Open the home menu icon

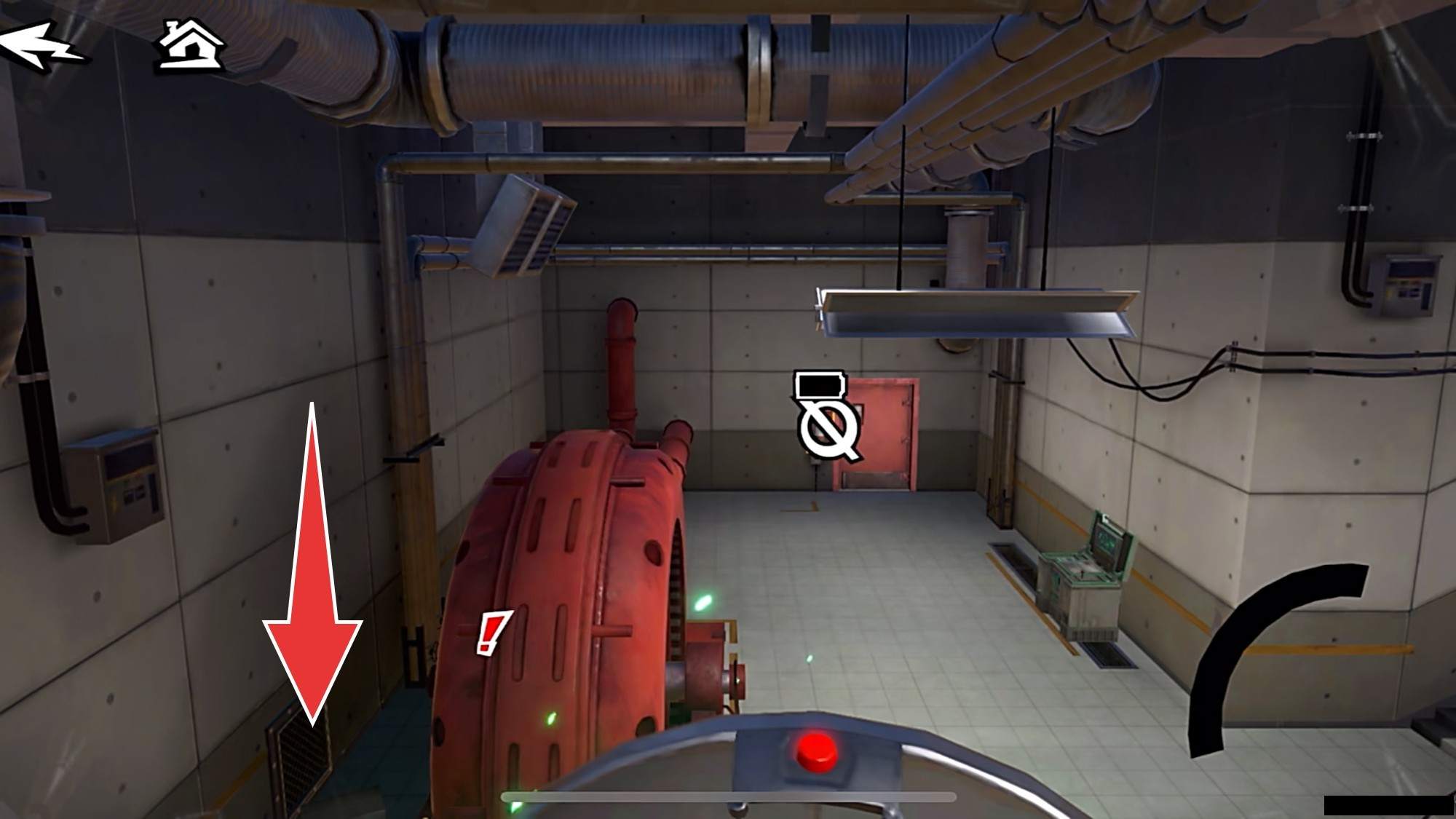tap(191, 46)
